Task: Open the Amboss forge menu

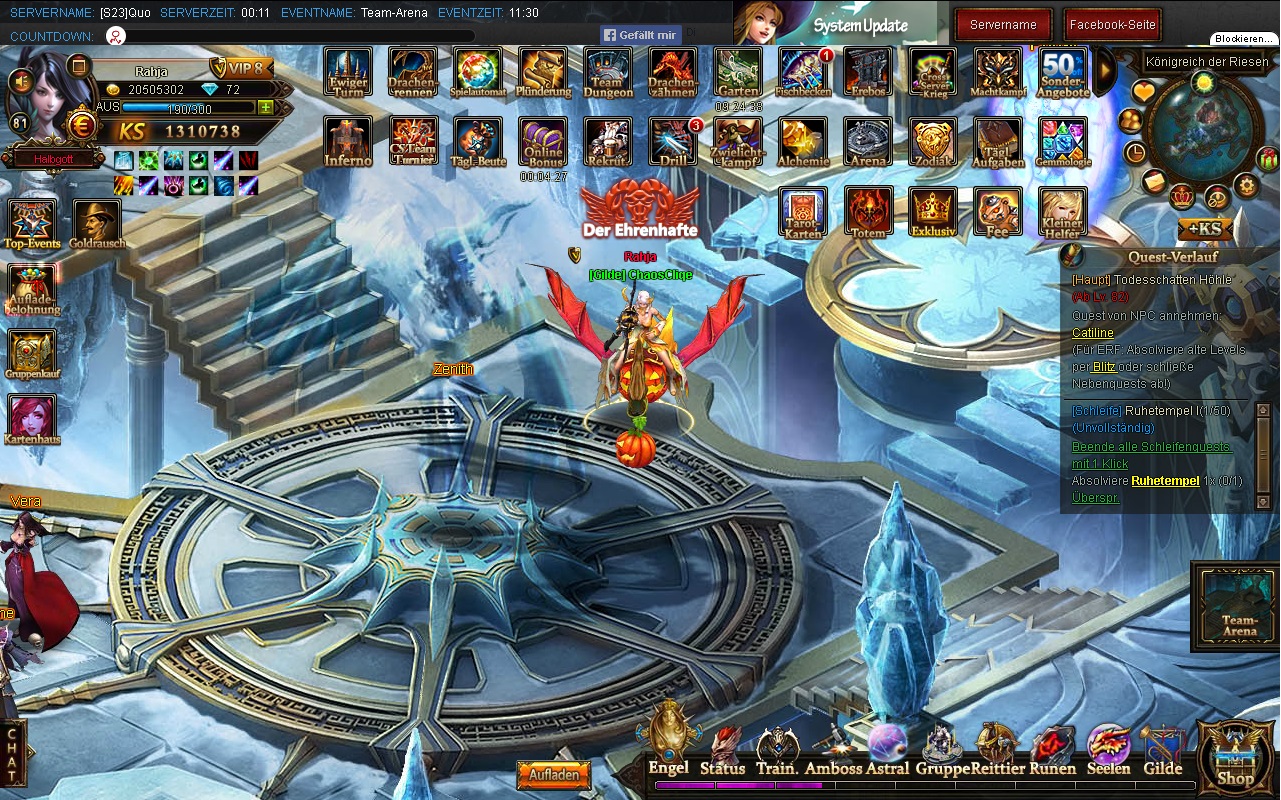Action: (833, 751)
